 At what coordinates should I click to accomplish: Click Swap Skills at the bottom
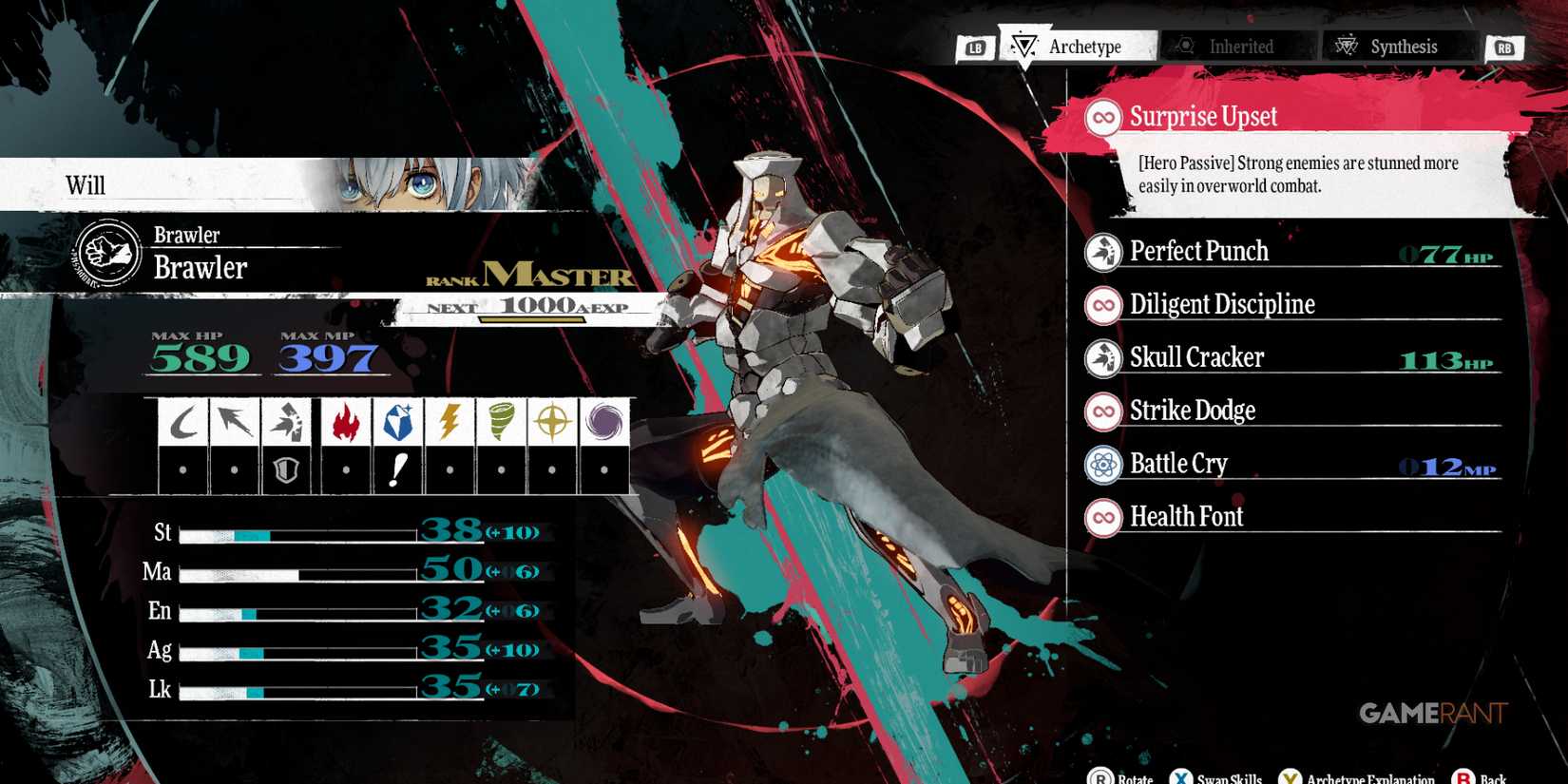click(x=1229, y=776)
